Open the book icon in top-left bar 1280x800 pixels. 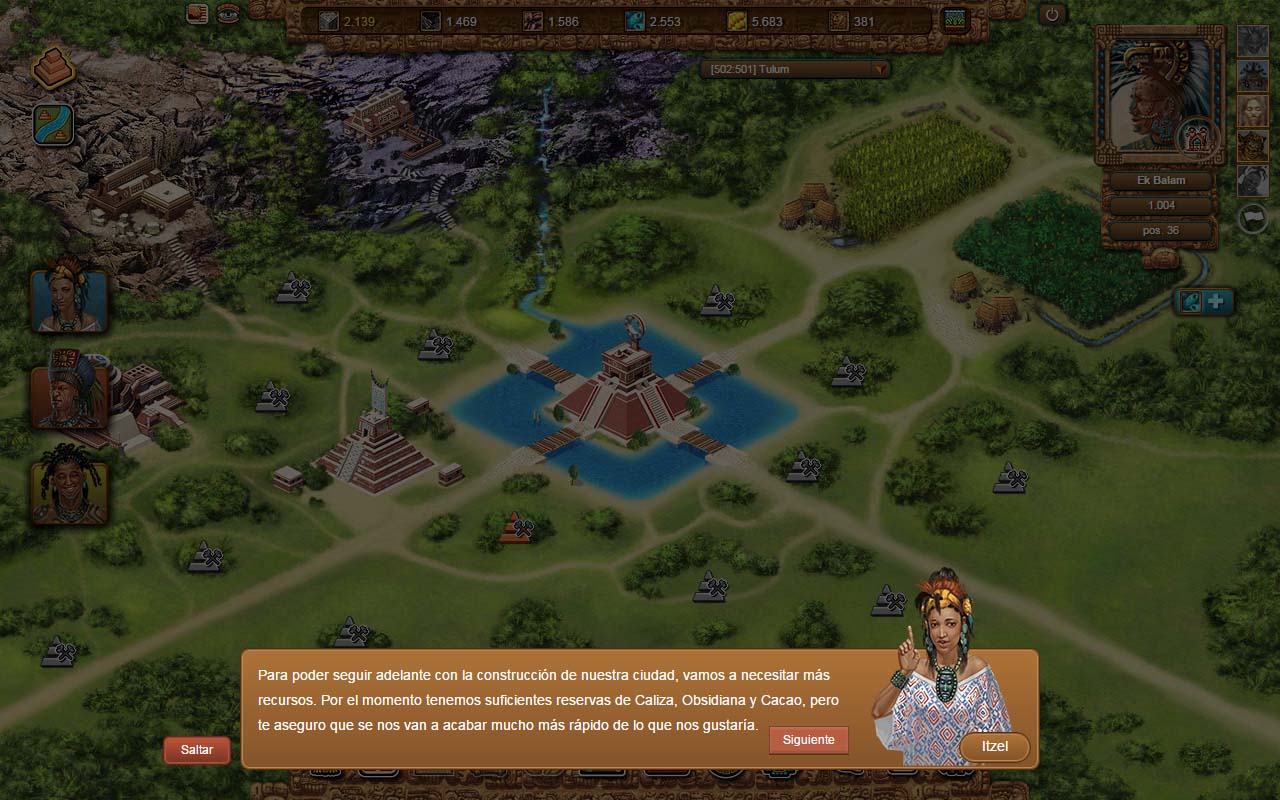(198, 14)
